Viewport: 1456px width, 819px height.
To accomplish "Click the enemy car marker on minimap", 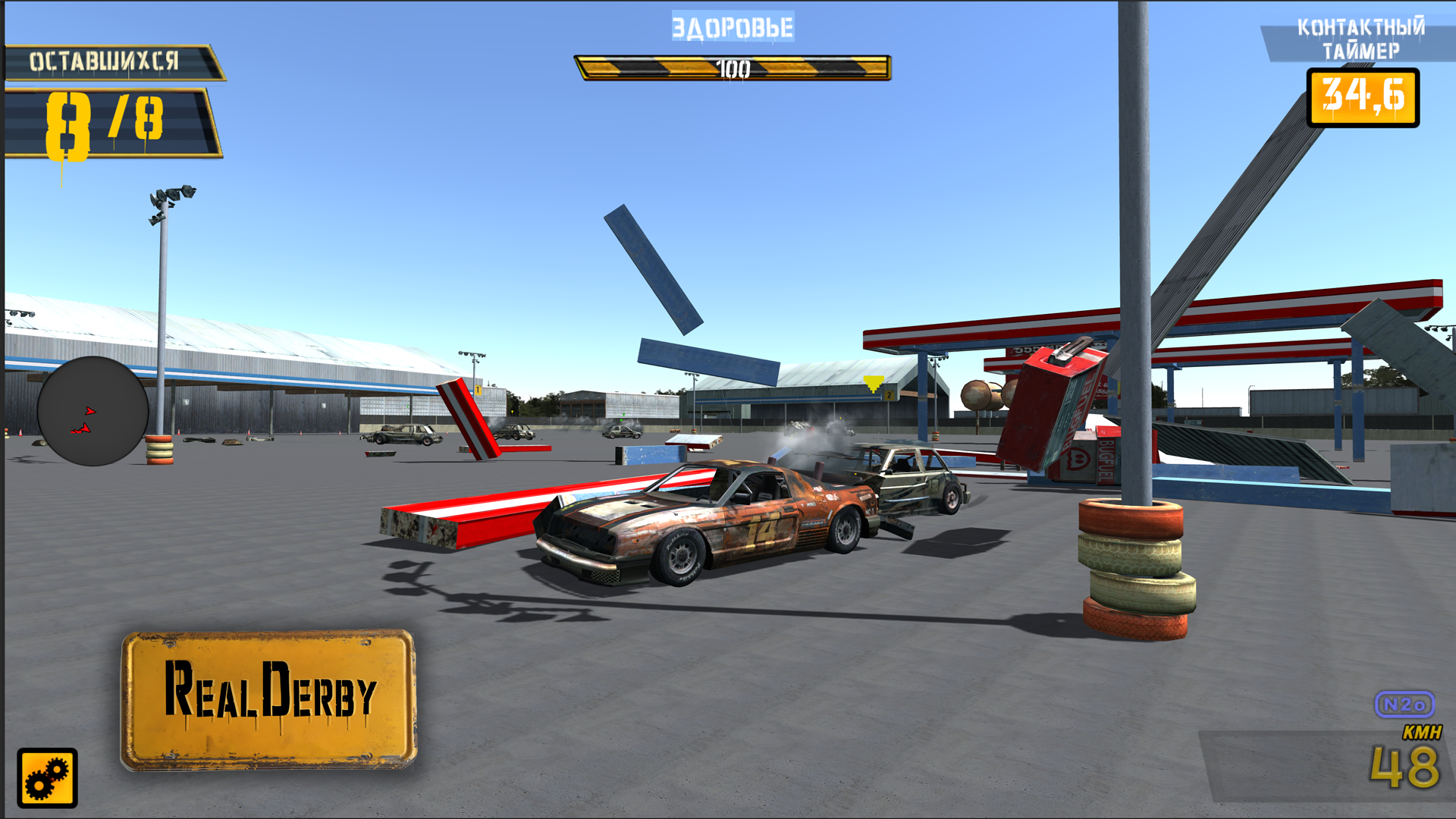I will click(x=80, y=429).
